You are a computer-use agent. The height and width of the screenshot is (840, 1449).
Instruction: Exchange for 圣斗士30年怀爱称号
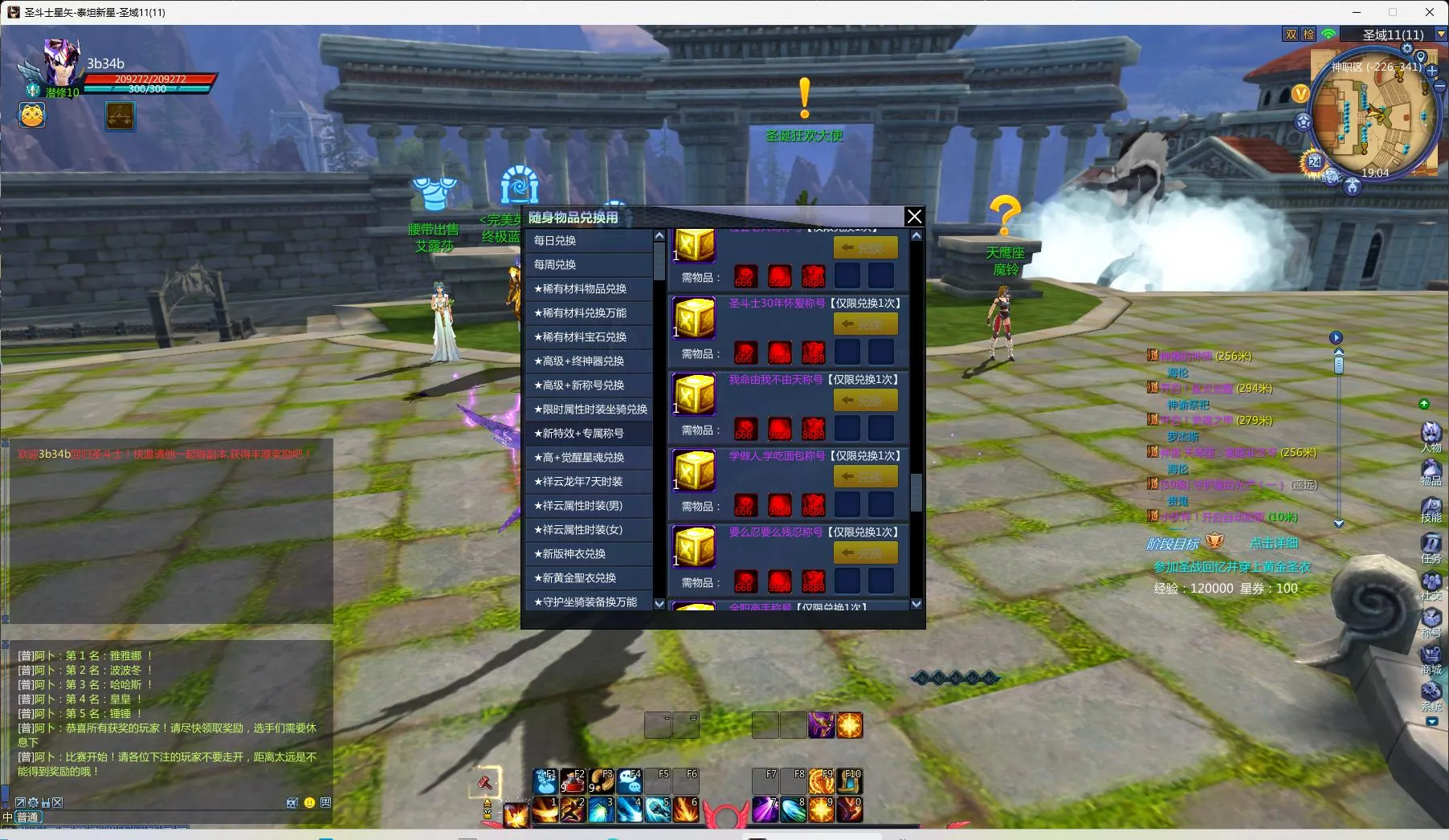click(x=865, y=324)
